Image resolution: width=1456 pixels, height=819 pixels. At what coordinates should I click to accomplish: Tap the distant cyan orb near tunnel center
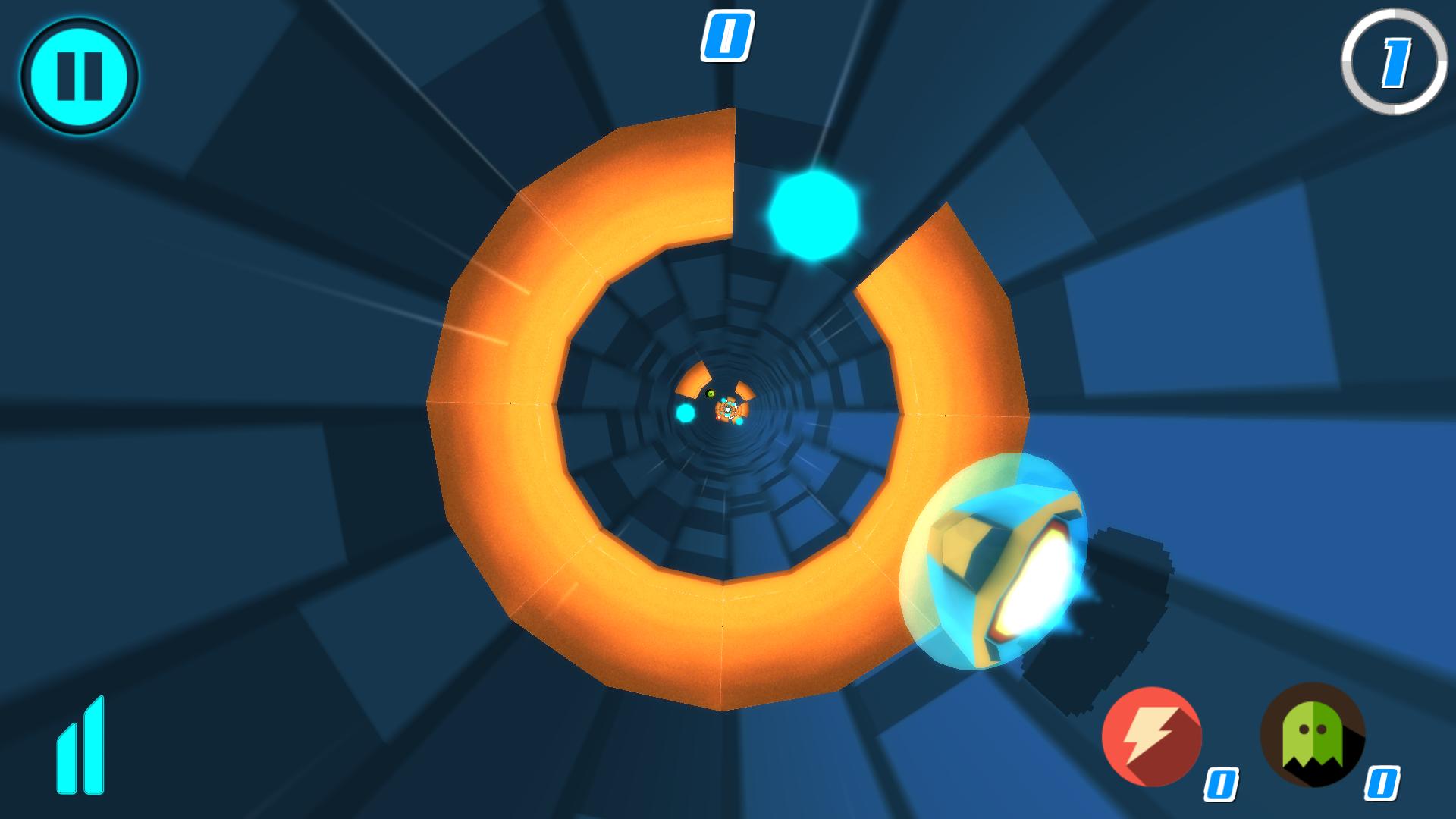point(684,413)
